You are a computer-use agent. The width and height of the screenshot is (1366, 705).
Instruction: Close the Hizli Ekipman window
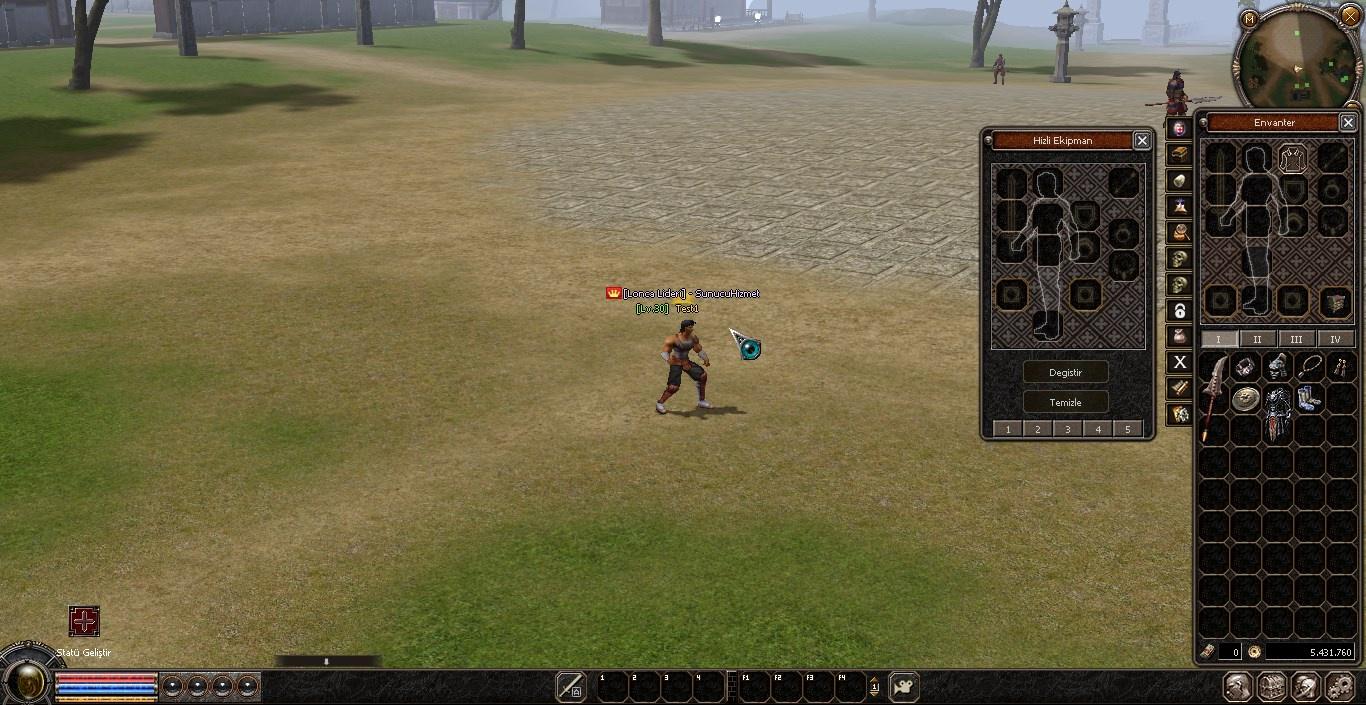tap(1142, 141)
